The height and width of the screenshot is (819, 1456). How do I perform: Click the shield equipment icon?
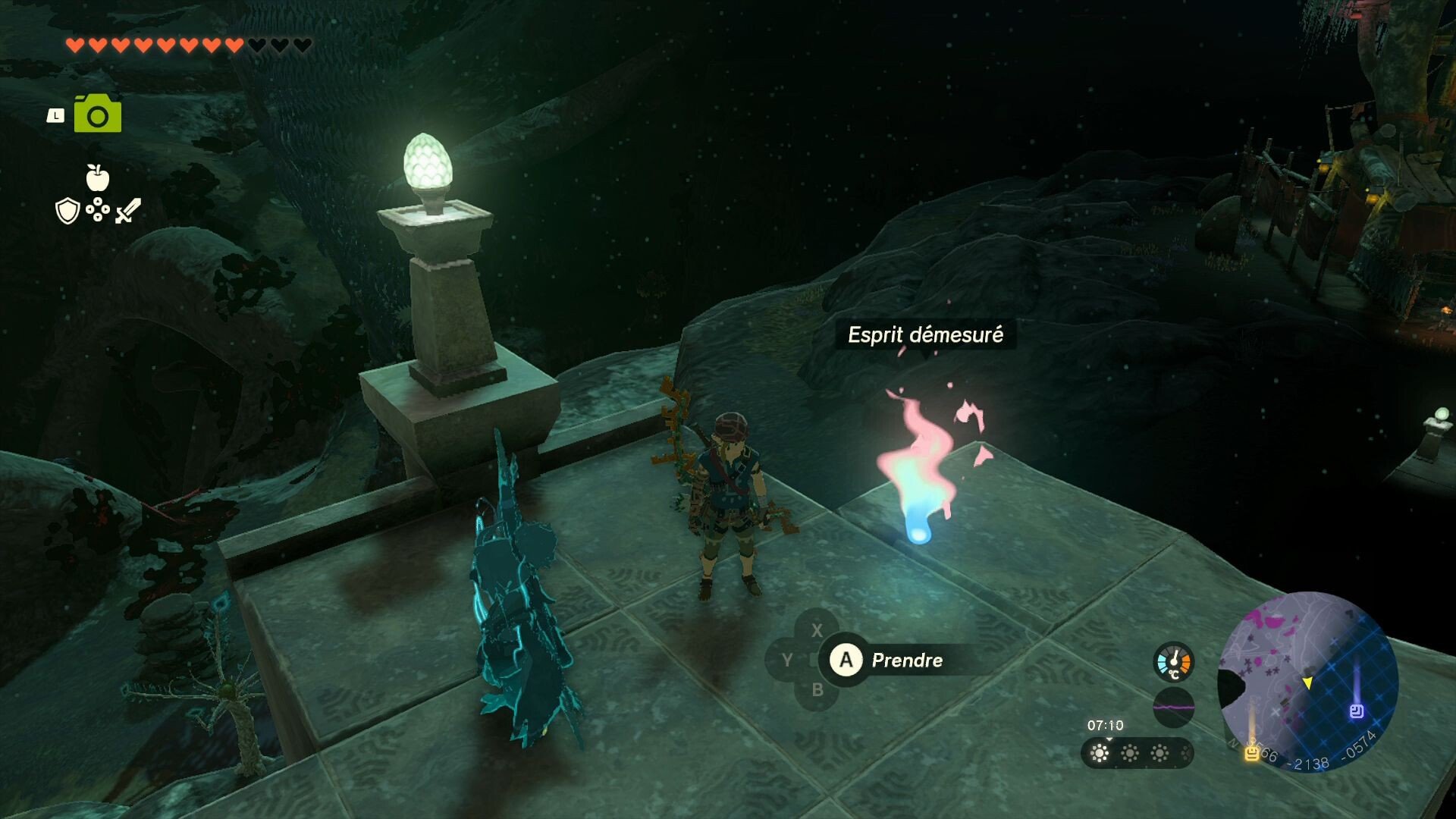[67, 210]
